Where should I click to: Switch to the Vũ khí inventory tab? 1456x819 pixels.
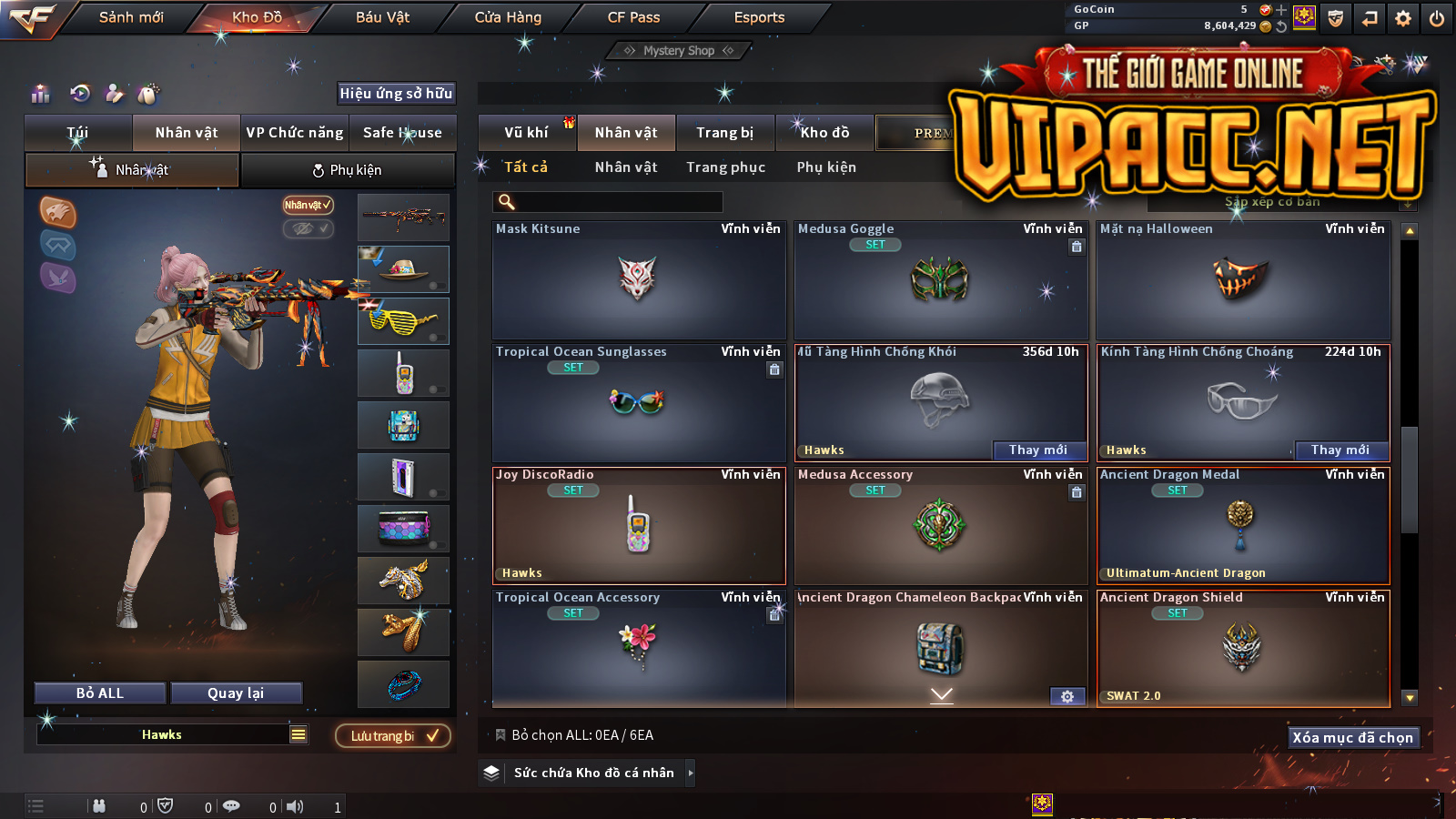click(526, 133)
